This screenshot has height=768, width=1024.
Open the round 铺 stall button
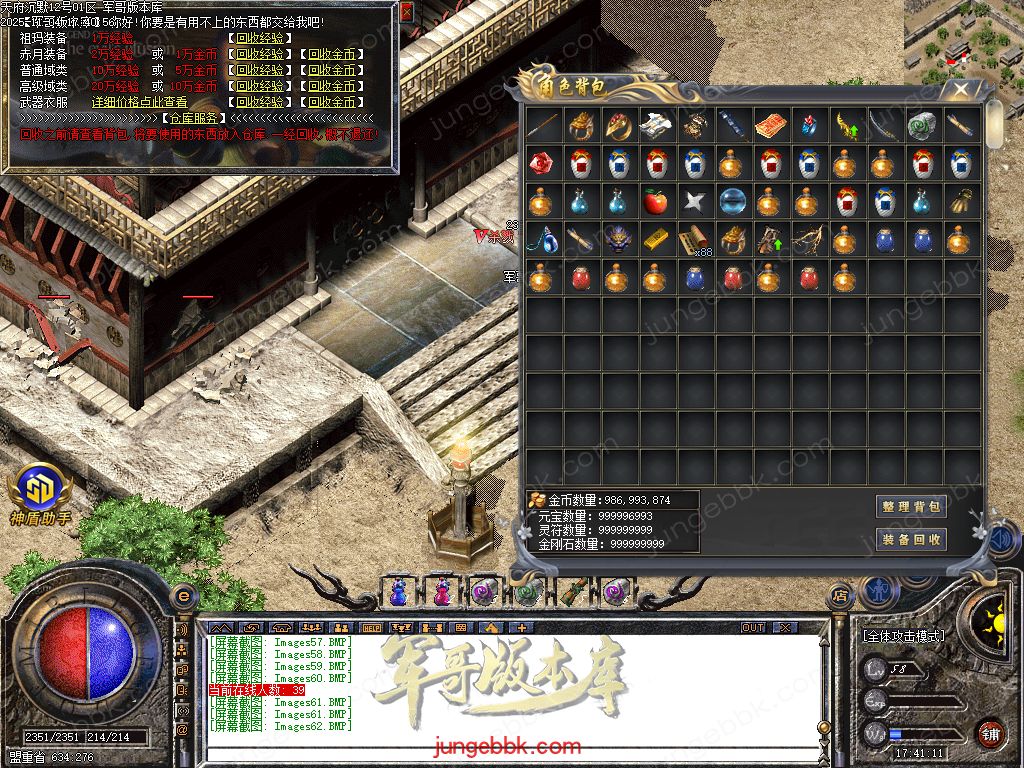(990, 733)
